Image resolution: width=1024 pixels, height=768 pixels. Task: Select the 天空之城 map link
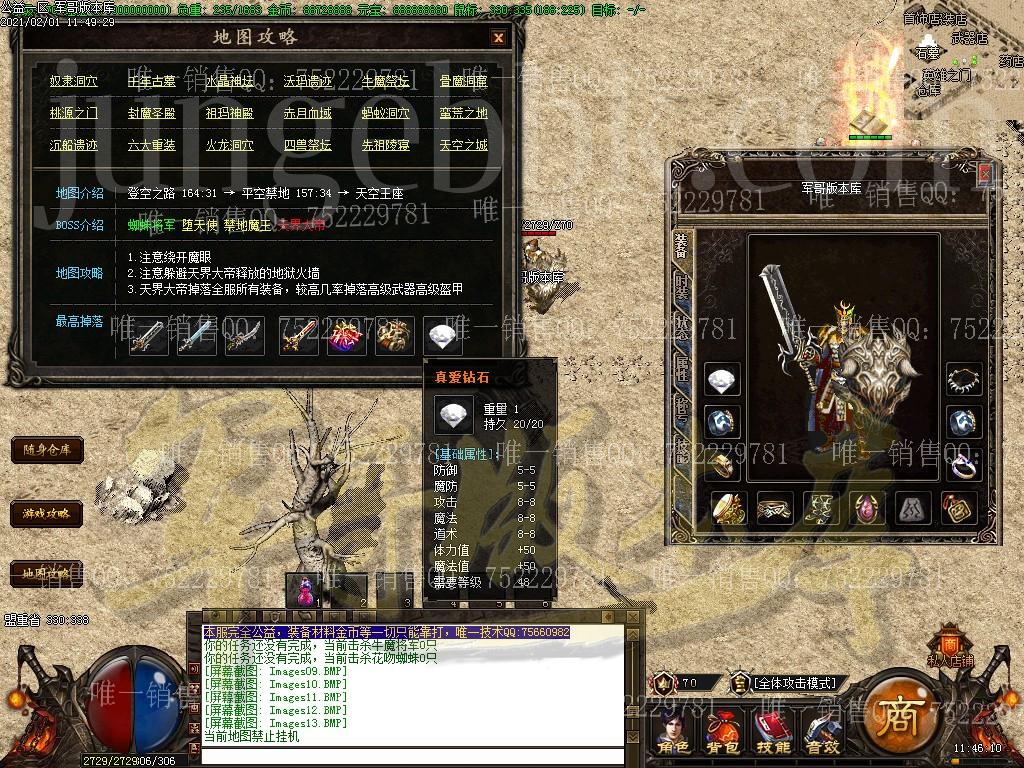(464, 145)
